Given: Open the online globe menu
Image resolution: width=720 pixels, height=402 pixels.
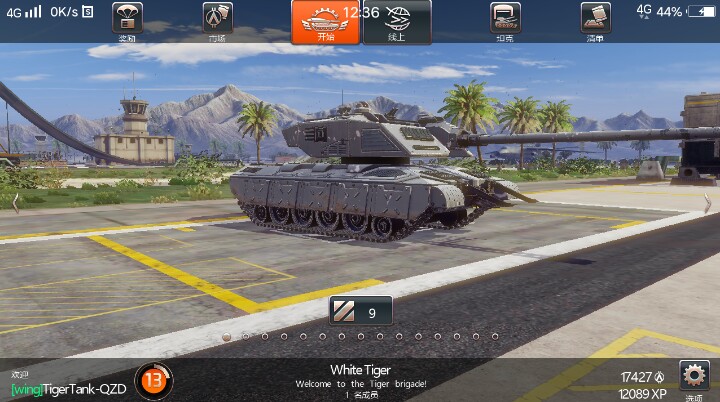Looking at the screenshot, I should point(397,22).
